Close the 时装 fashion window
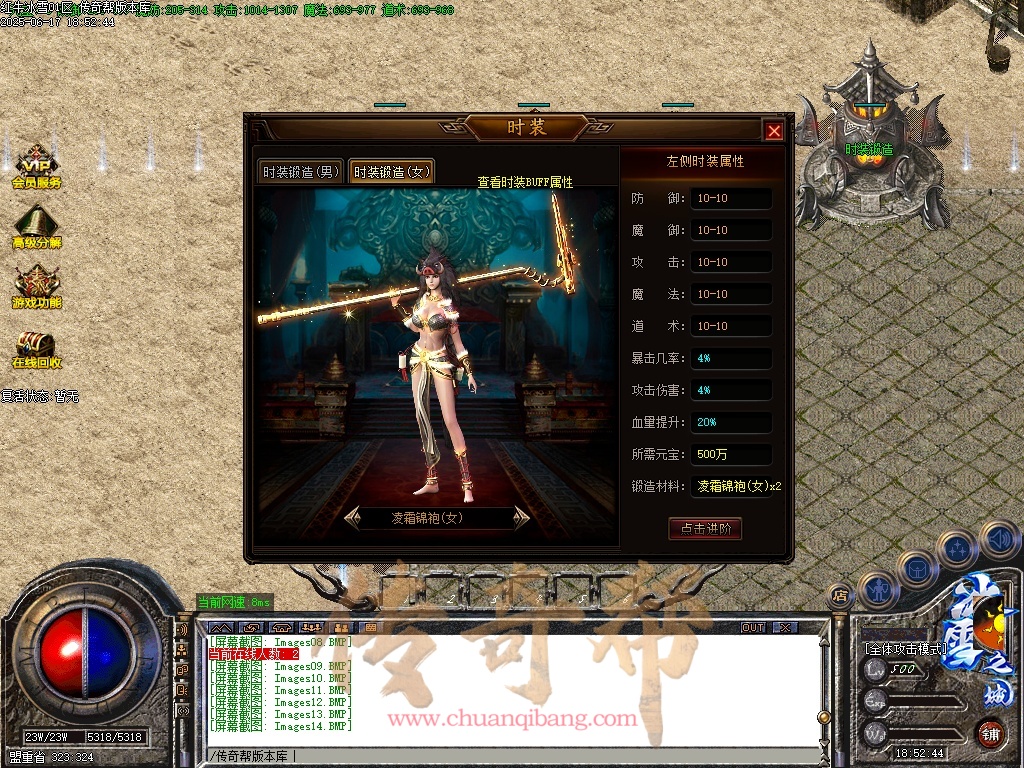The height and width of the screenshot is (768, 1024). (x=774, y=131)
